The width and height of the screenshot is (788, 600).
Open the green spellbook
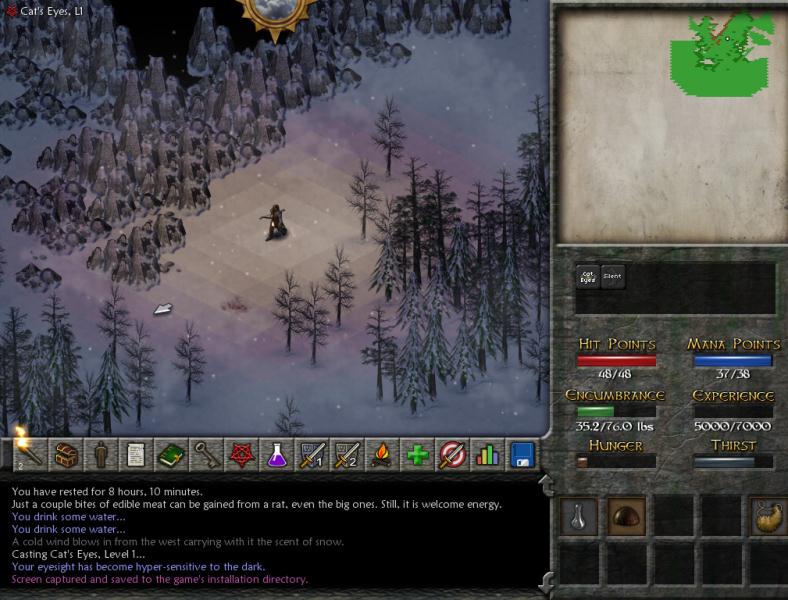(171, 454)
